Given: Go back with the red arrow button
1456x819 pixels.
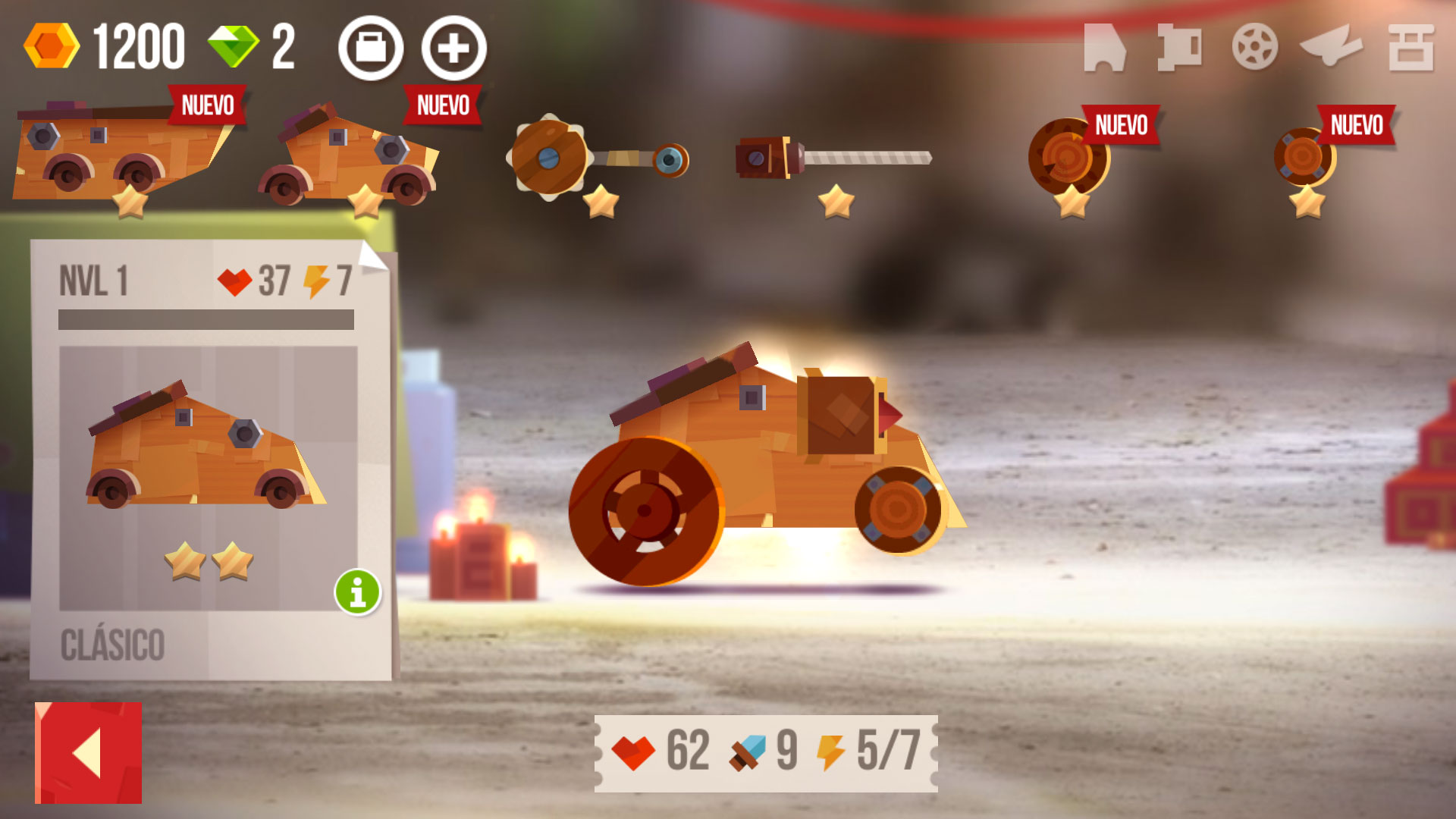Looking at the screenshot, I should click(88, 752).
